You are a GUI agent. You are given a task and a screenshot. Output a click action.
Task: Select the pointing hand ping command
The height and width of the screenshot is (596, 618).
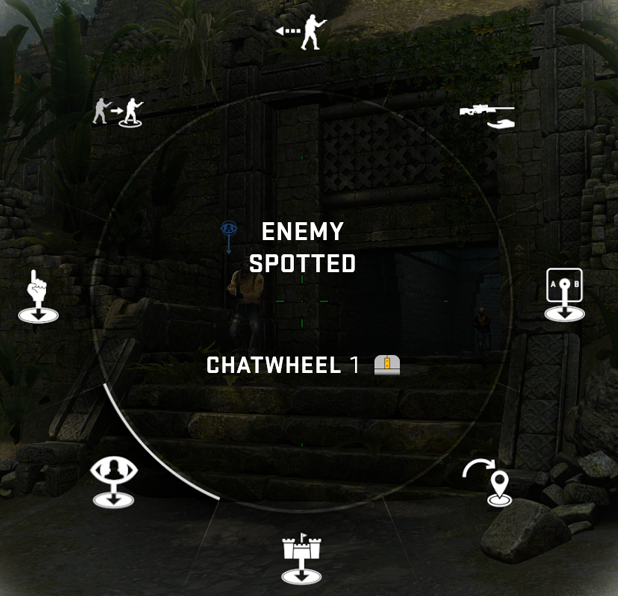pyautogui.click(x=38, y=297)
